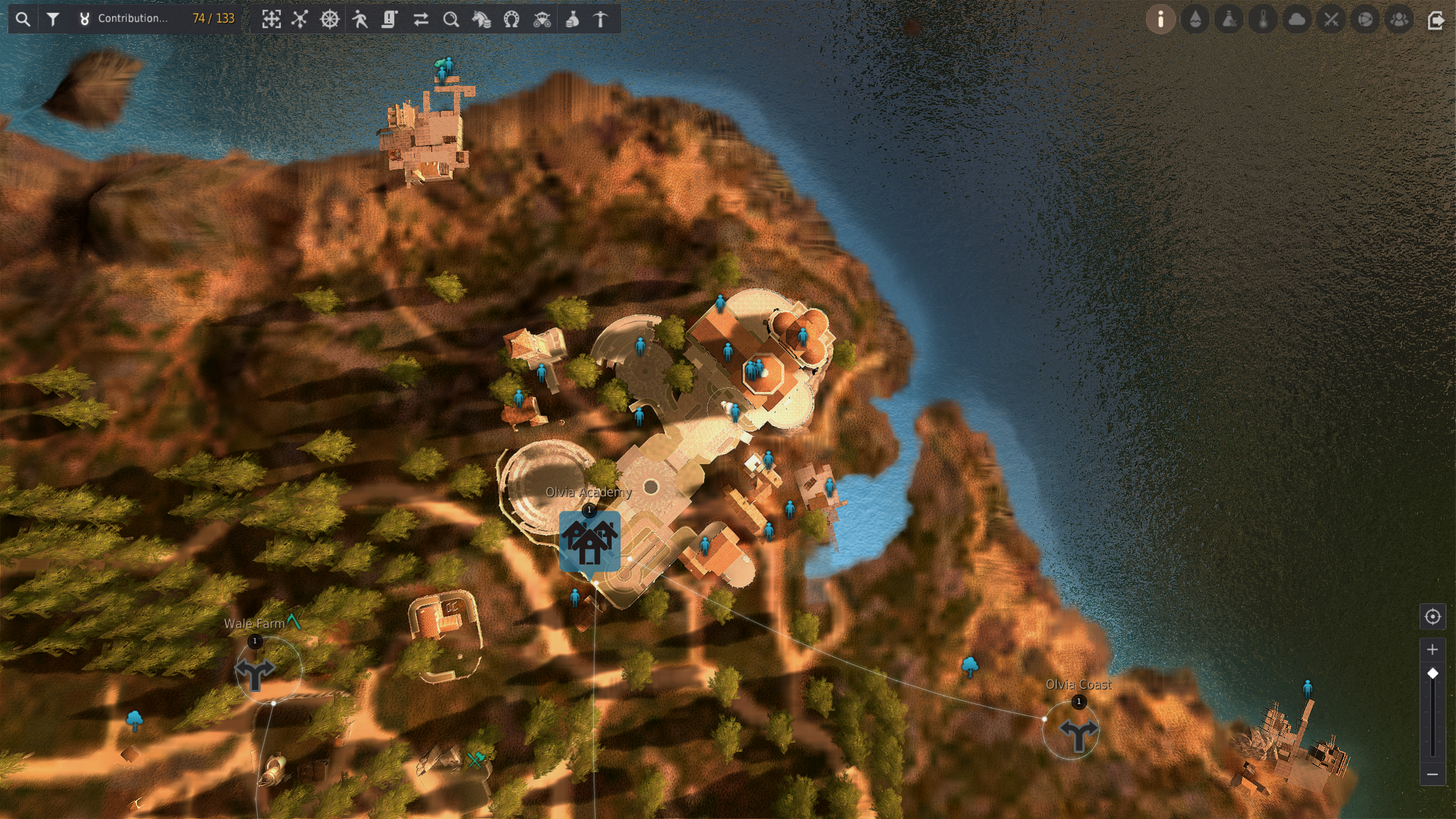This screenshot has height=819, width=1456.
Task: Toggle the crossed swords map overlay
Action: click(1331, 19)
